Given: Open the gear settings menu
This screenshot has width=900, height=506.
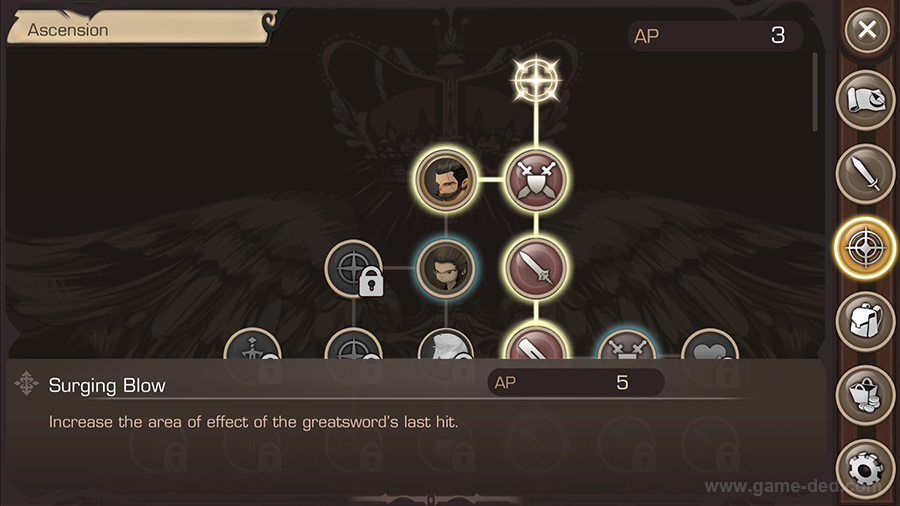Looking at the screenshot, I should pyautogui.click(x=865, y=468).
